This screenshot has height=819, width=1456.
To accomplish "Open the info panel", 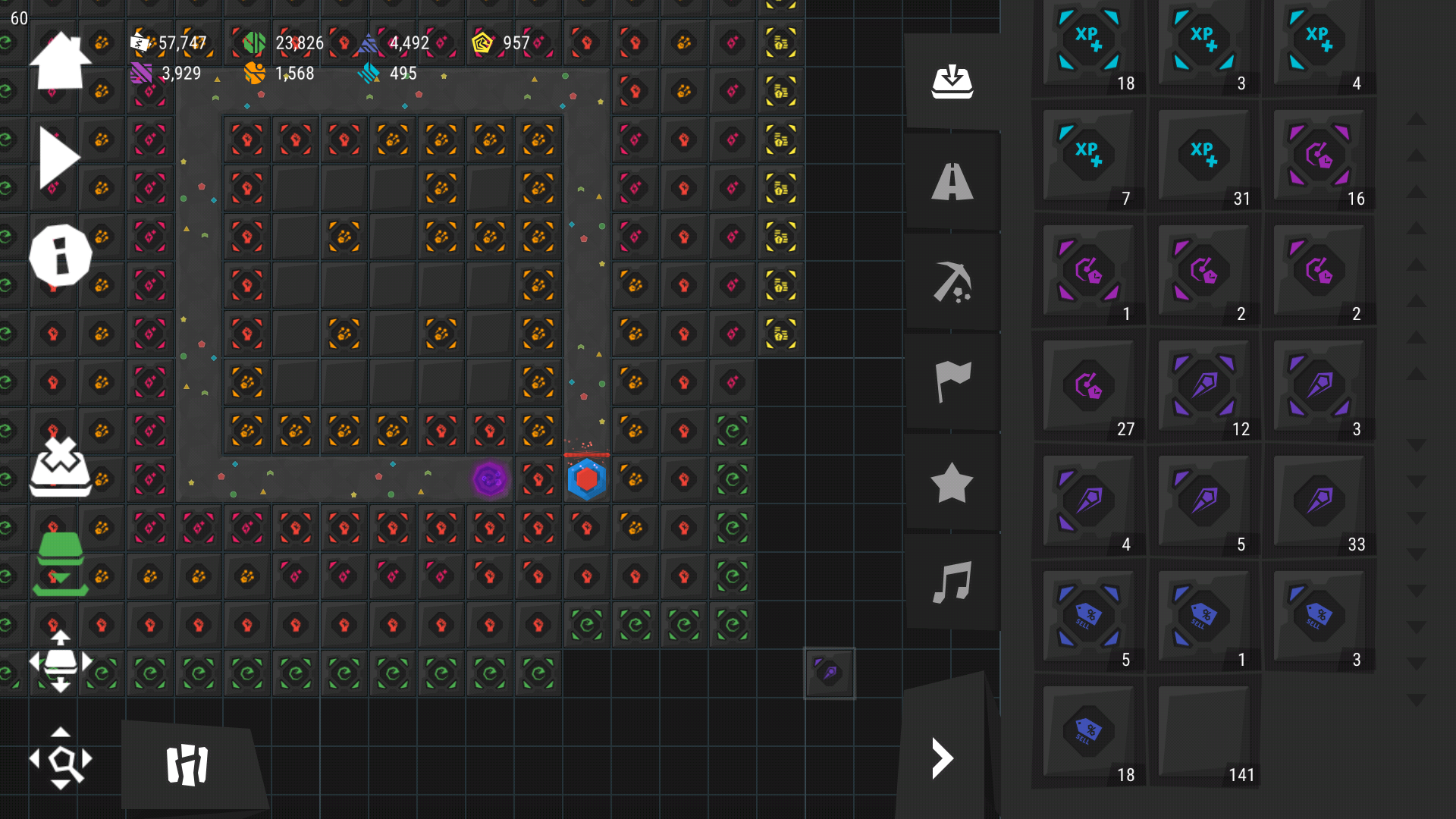I will (60, 256).
